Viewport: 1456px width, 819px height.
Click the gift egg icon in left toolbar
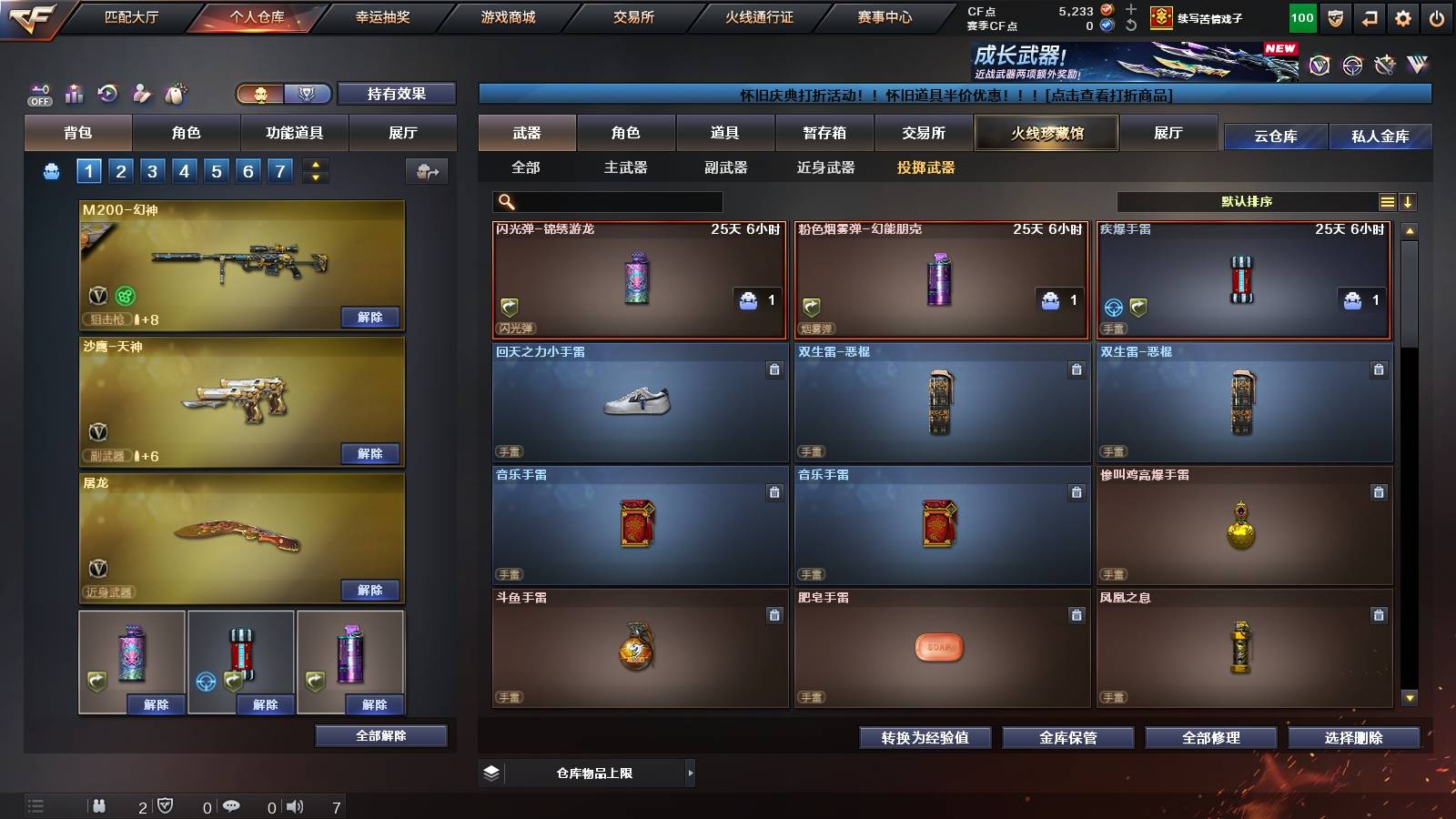175,93
